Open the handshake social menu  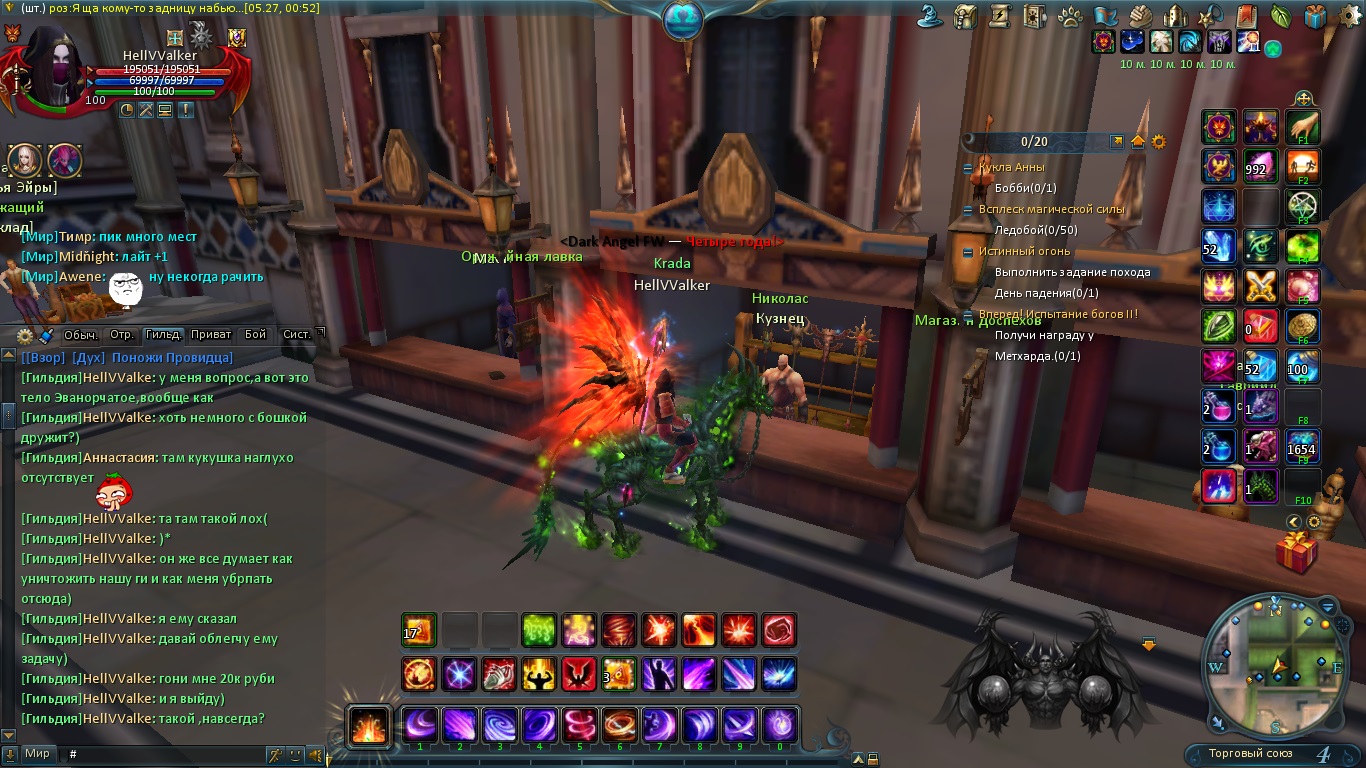click(1142, 16)
